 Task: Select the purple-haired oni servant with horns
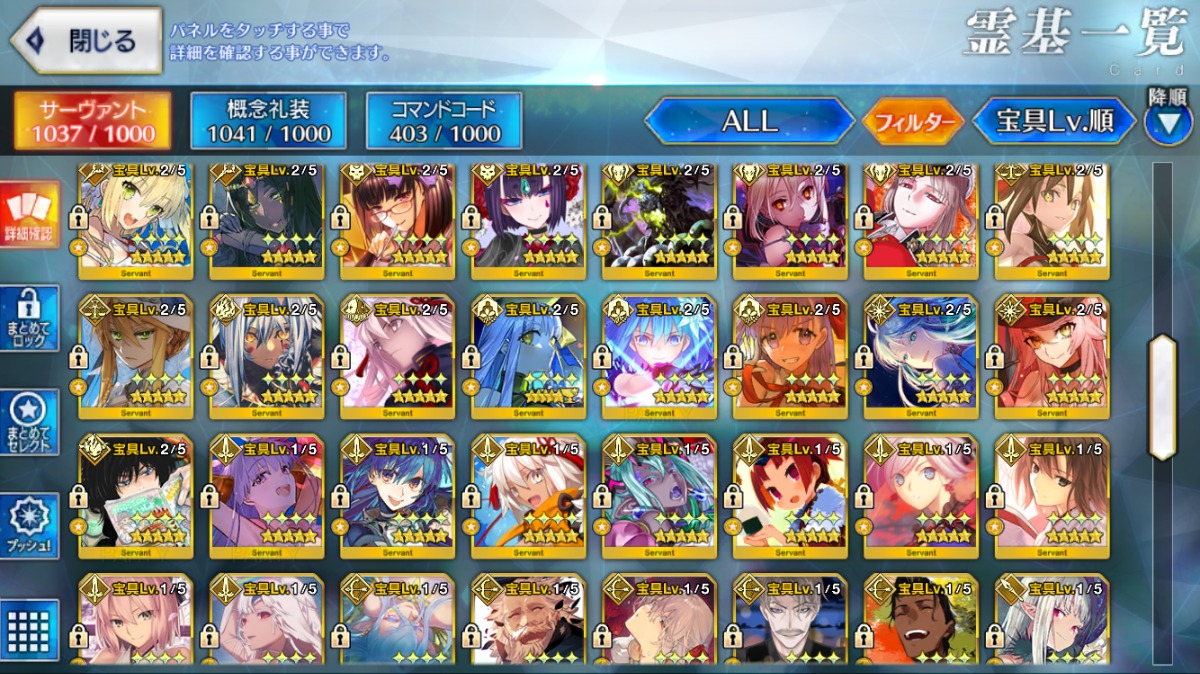[x=528, y=221]
